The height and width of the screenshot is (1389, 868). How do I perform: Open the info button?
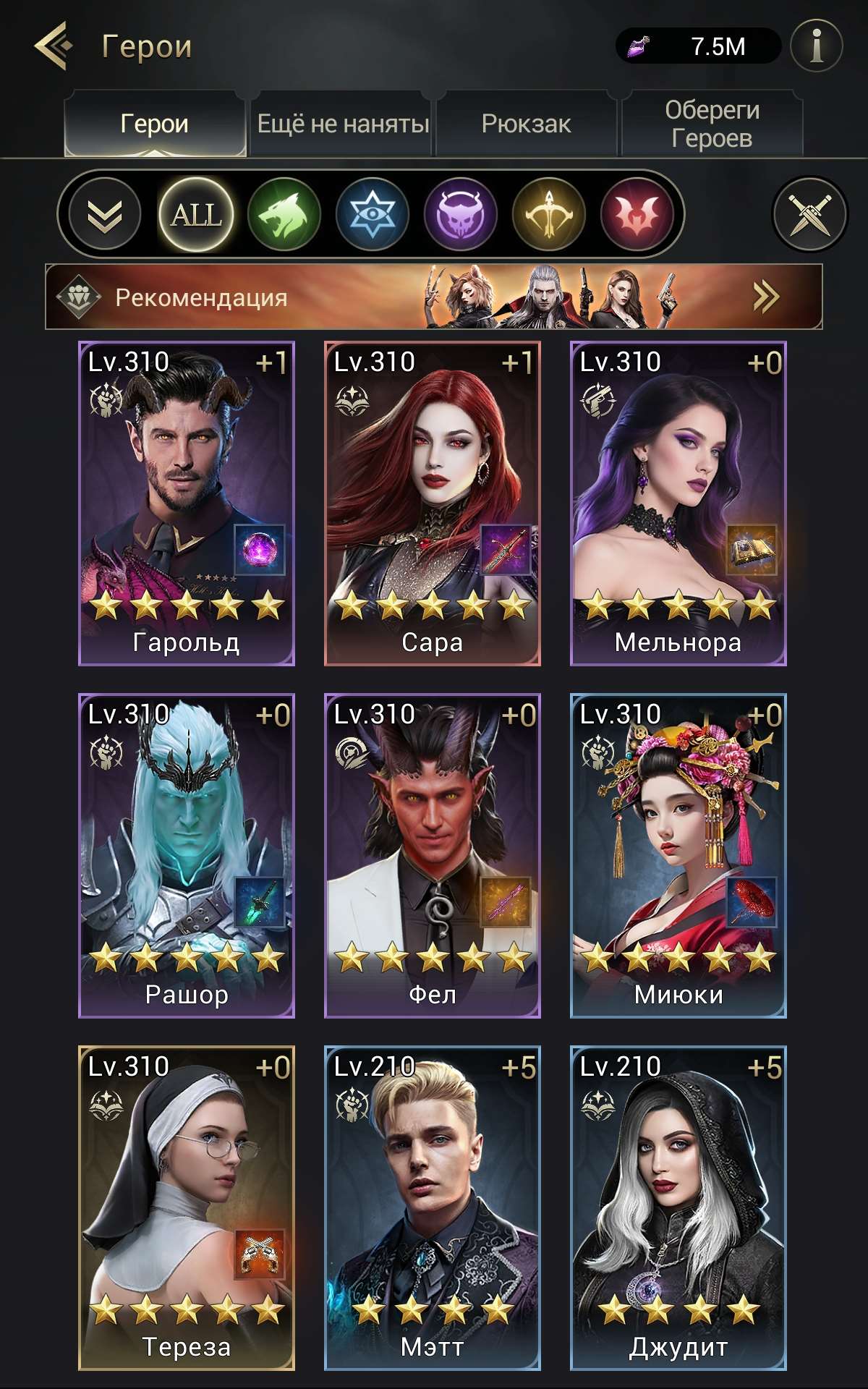click(x=817, y=46)
